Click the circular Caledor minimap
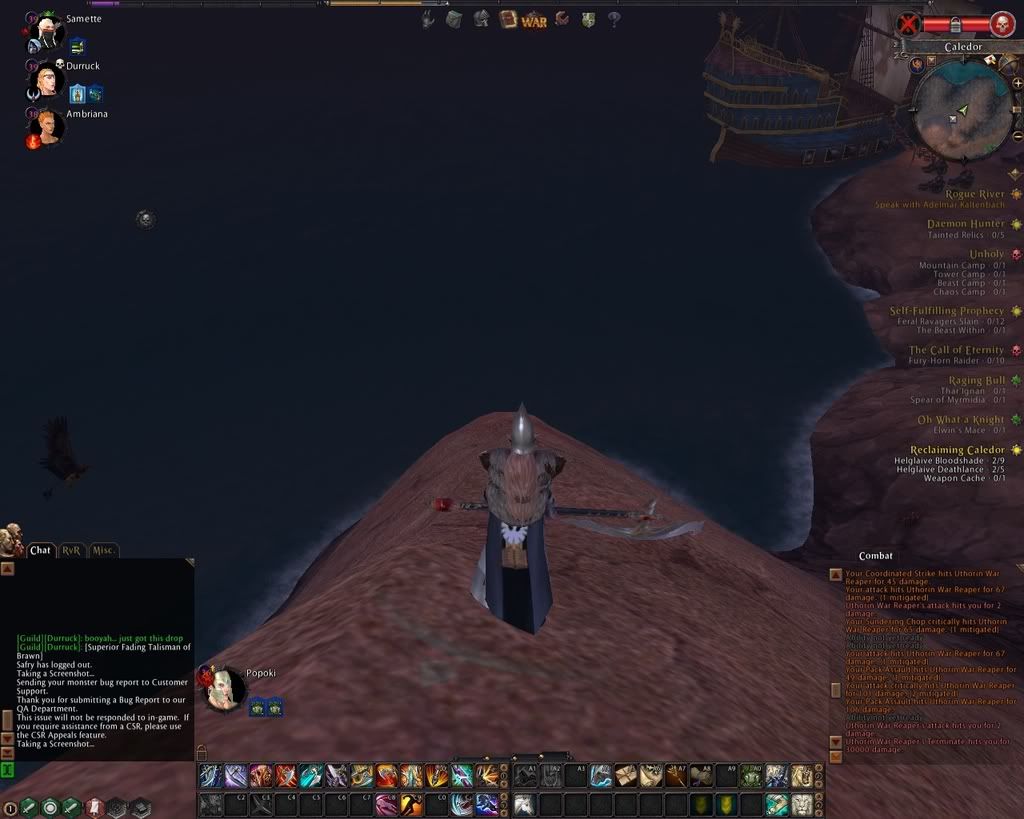Screen dimensions: 1024x819 [962, 109]
